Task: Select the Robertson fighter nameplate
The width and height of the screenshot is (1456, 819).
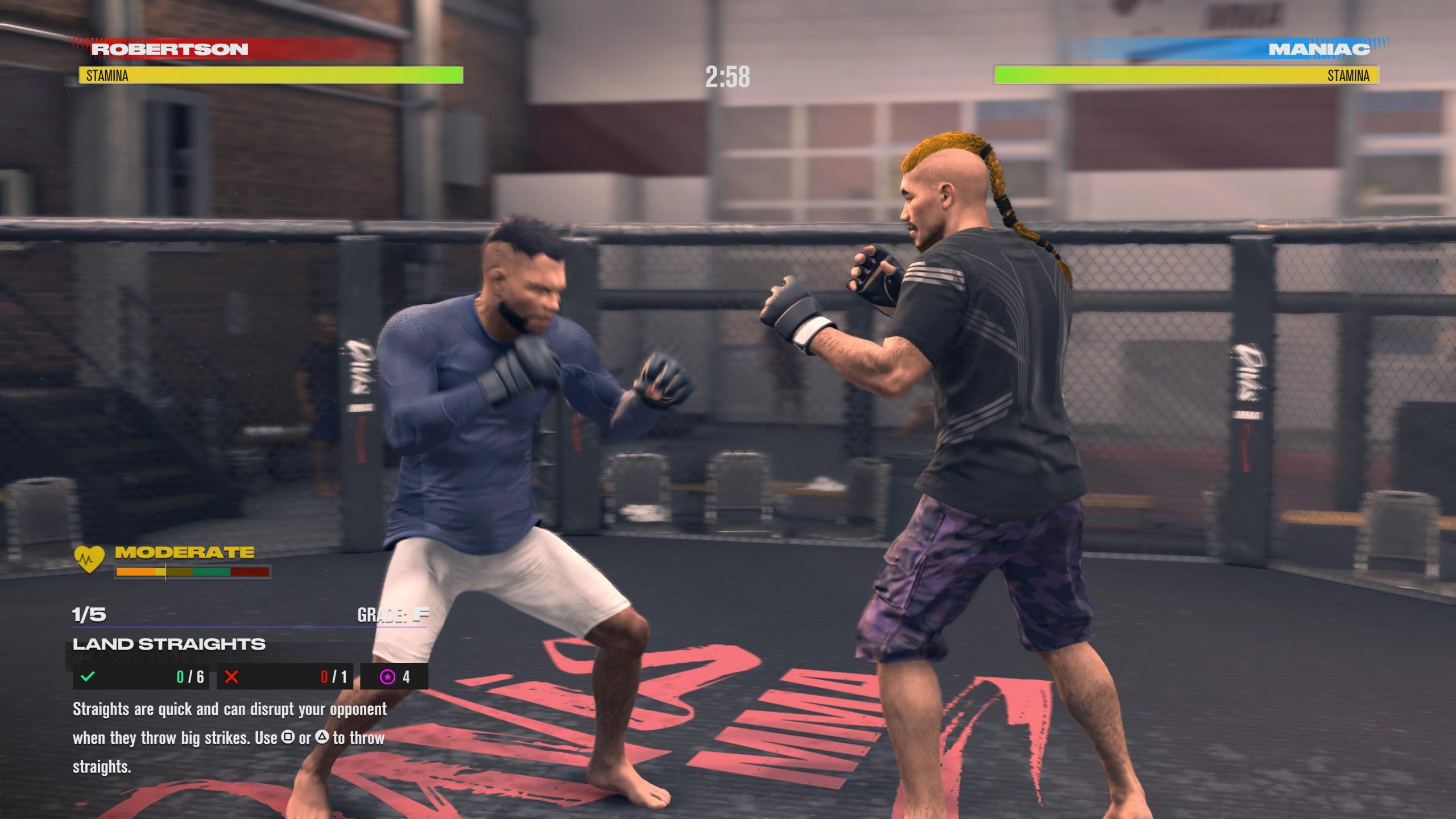Action: coord(169,49)
